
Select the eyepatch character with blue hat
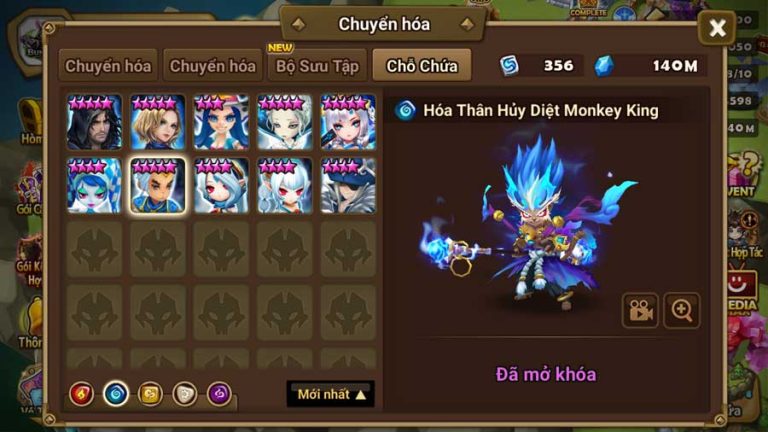[348, 186]
